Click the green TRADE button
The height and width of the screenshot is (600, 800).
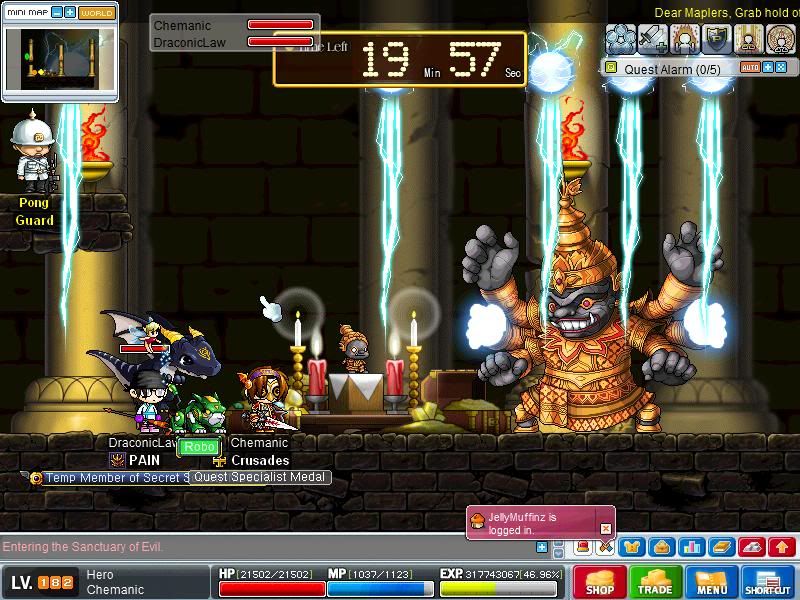(655, 582)
